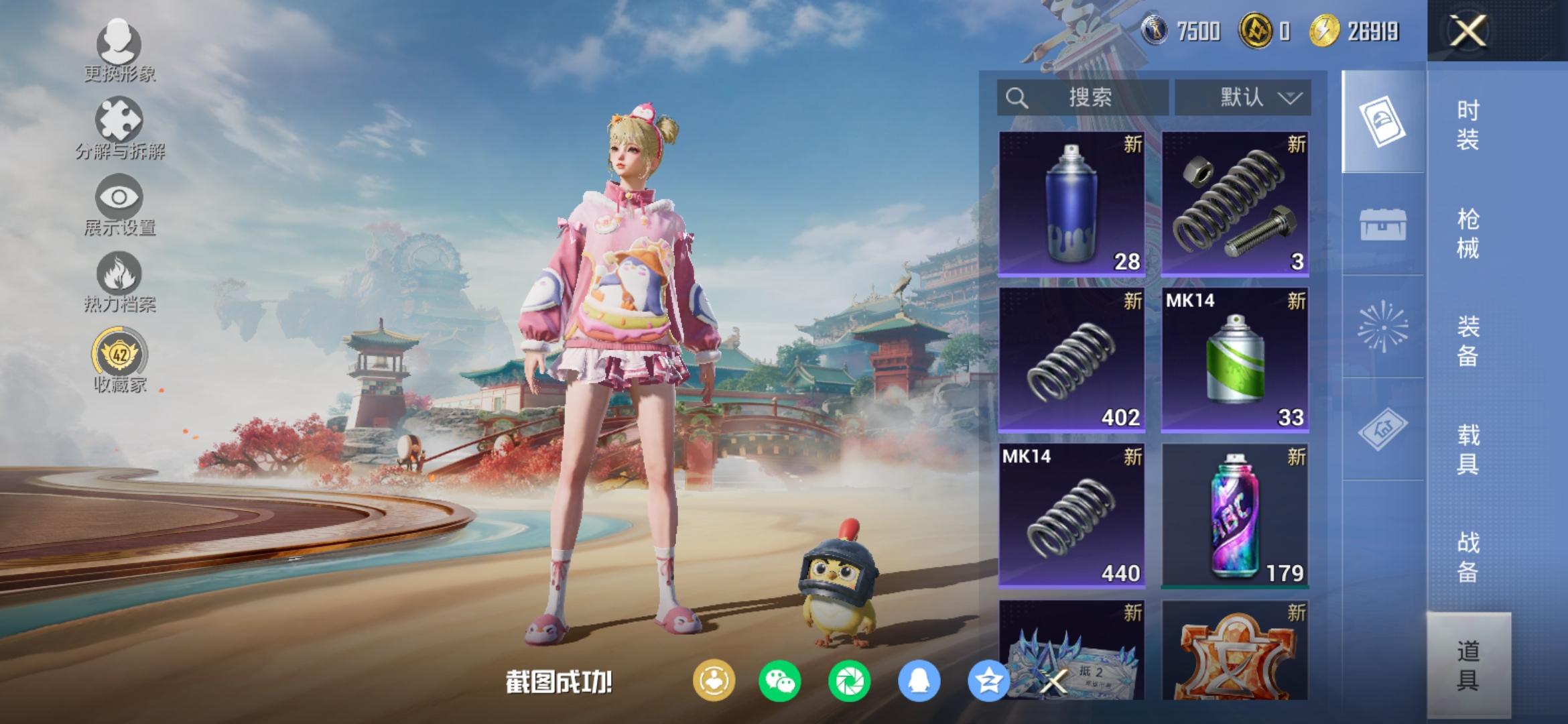Screen dimensions: 1568x724
Task: Select the colorful graffiti spray can item
Action: click(1234, 516)
